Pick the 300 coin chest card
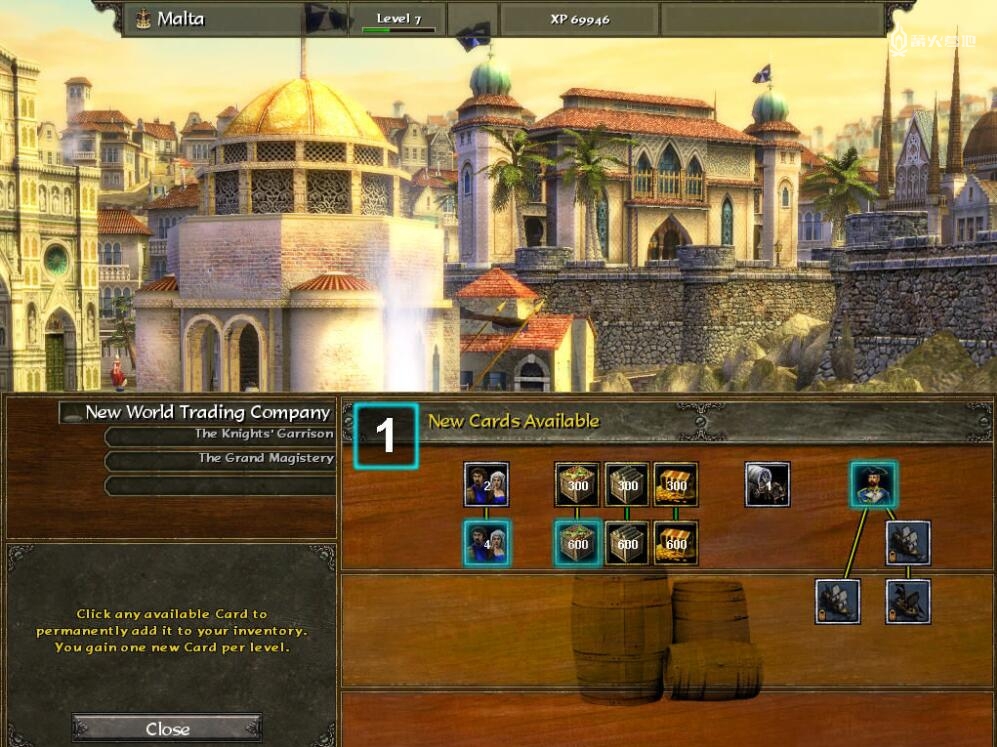The width and height of the screenshot is (997, 747). click(675, 485)
